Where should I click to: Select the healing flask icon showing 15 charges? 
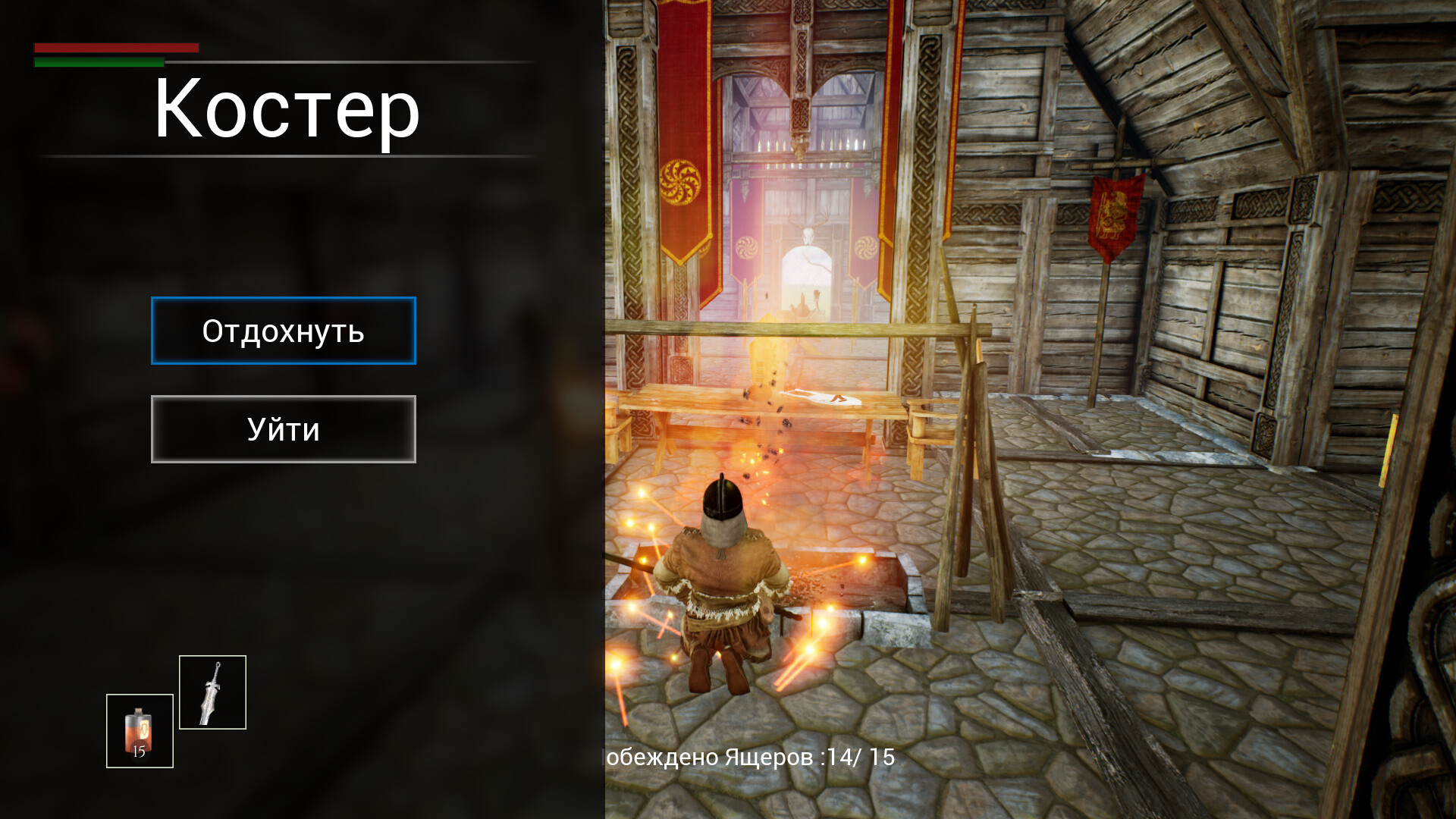tap(140, 730)
